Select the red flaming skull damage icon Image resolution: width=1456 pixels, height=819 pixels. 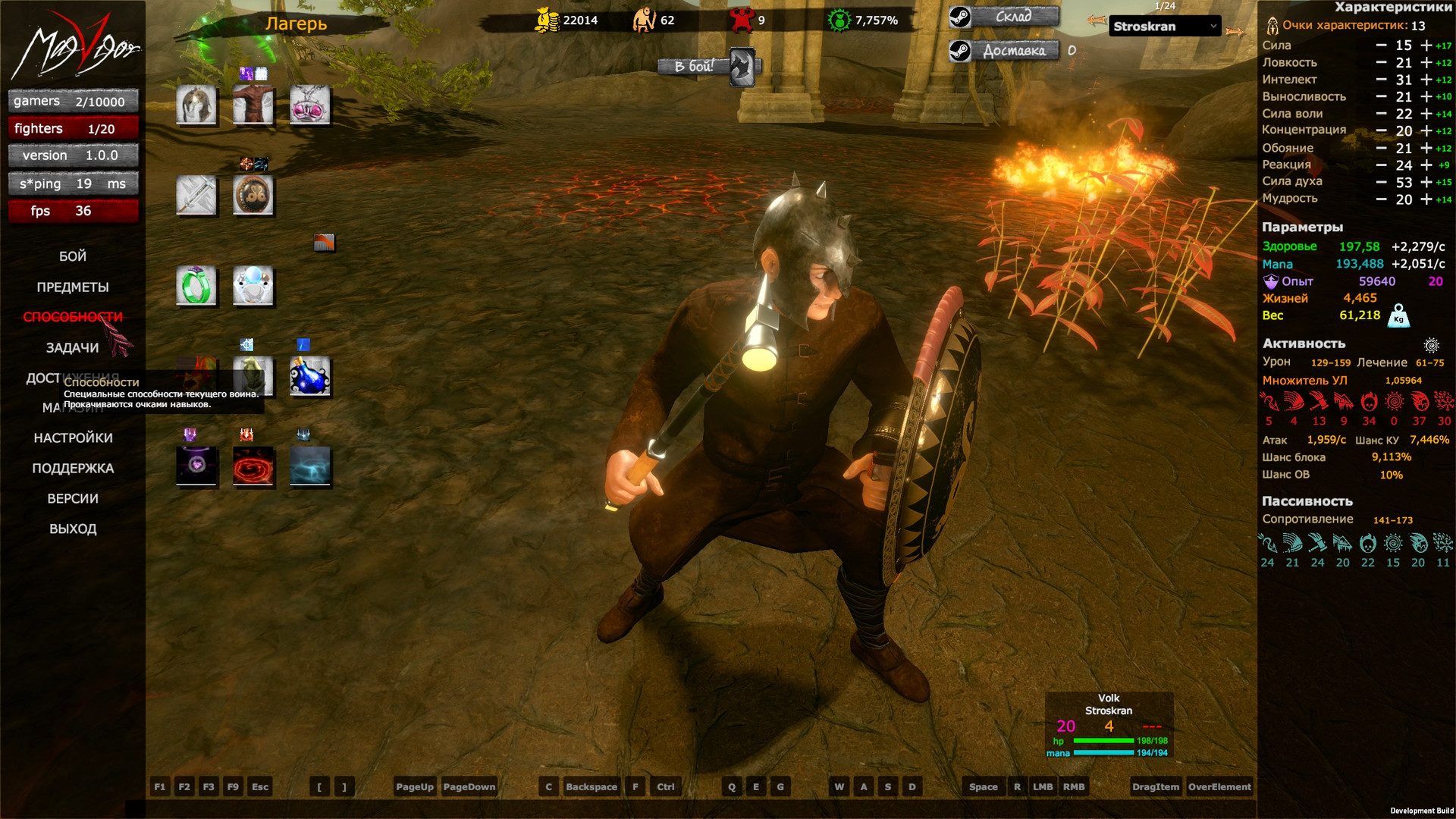(1368, 401)
